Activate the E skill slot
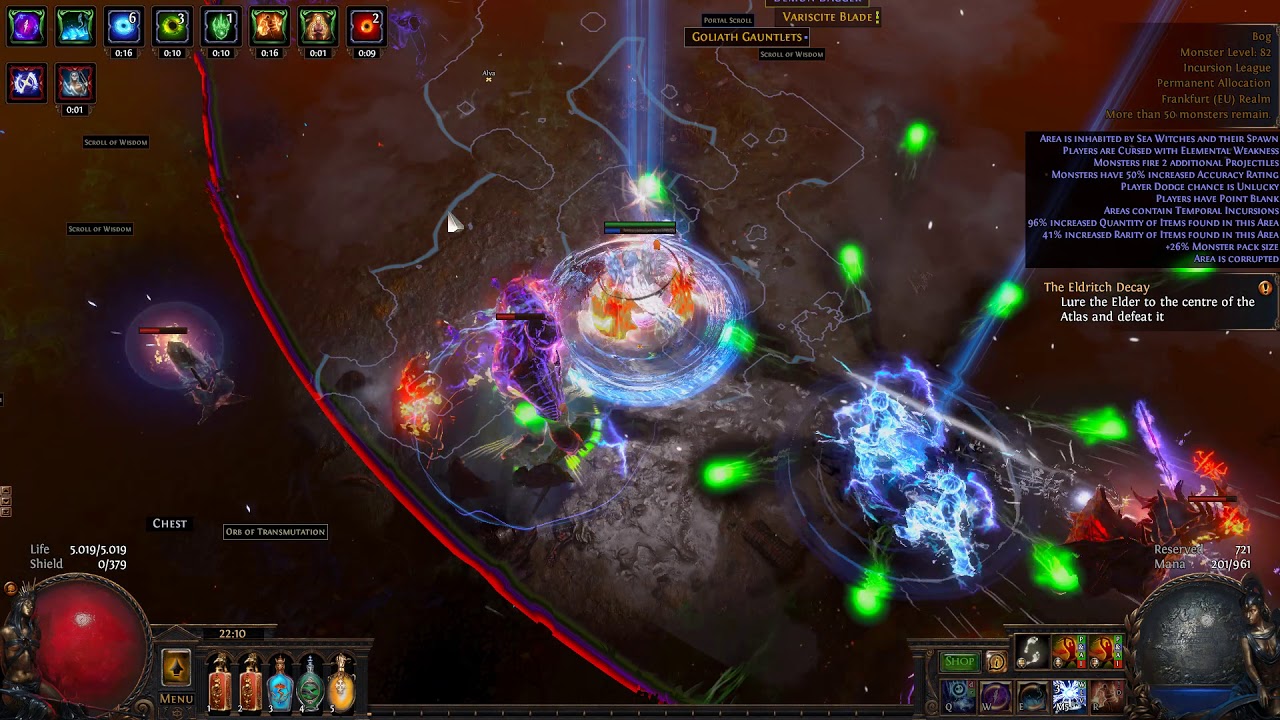 (1032, 695)
